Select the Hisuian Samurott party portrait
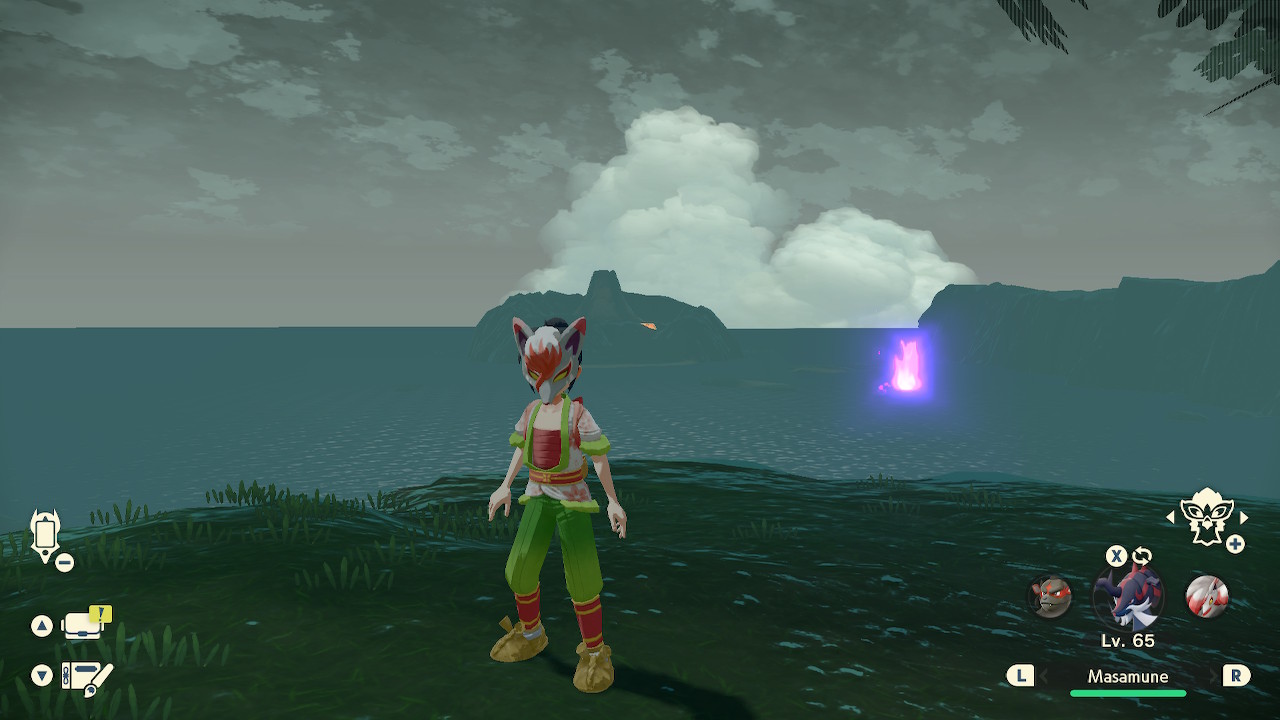The image size is (1280, 720). [x=1128, y=598]
